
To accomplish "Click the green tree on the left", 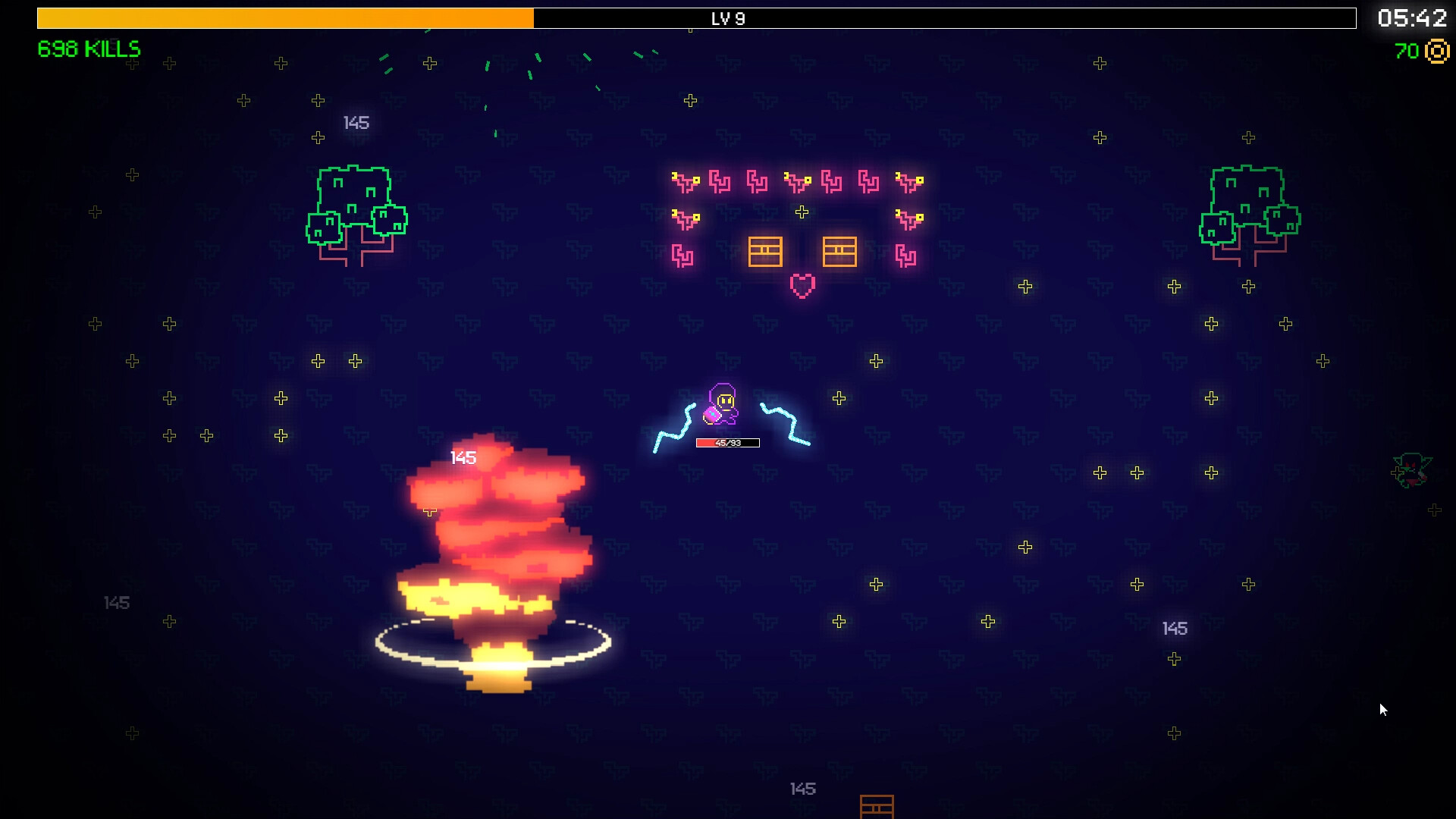I will tap(356, 209).
